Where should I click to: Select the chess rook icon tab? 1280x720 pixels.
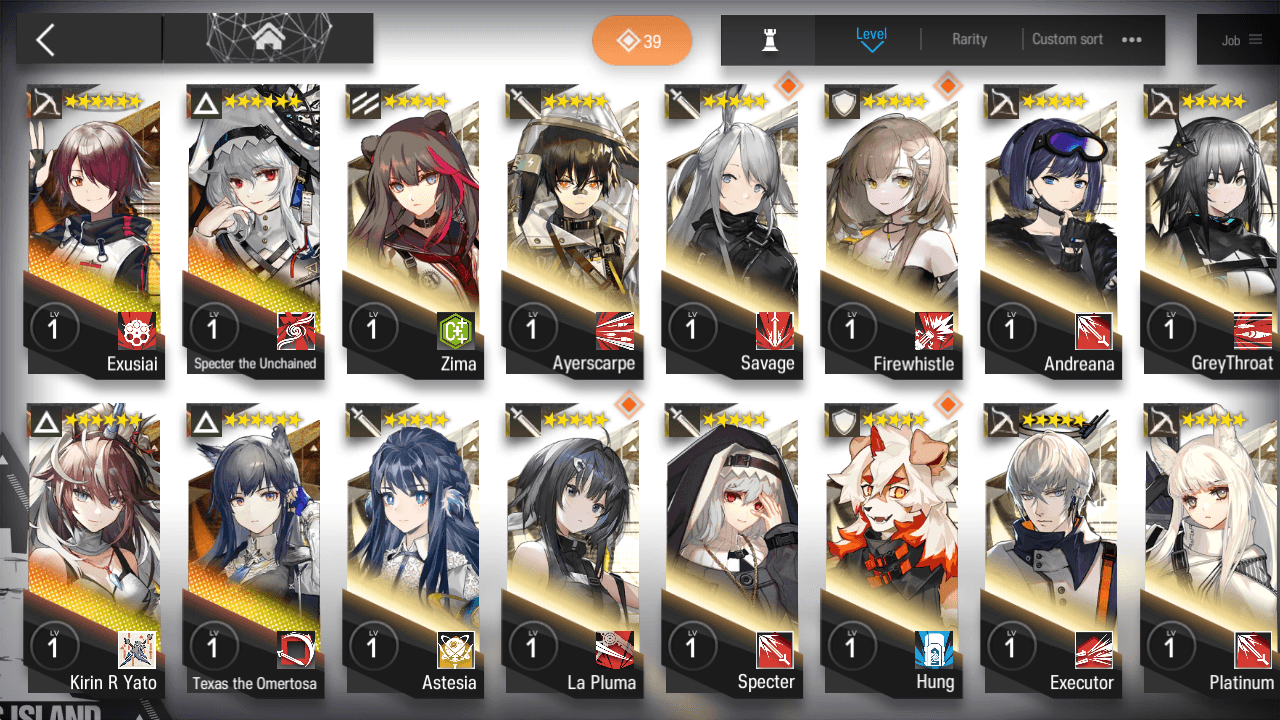(769, 40)
